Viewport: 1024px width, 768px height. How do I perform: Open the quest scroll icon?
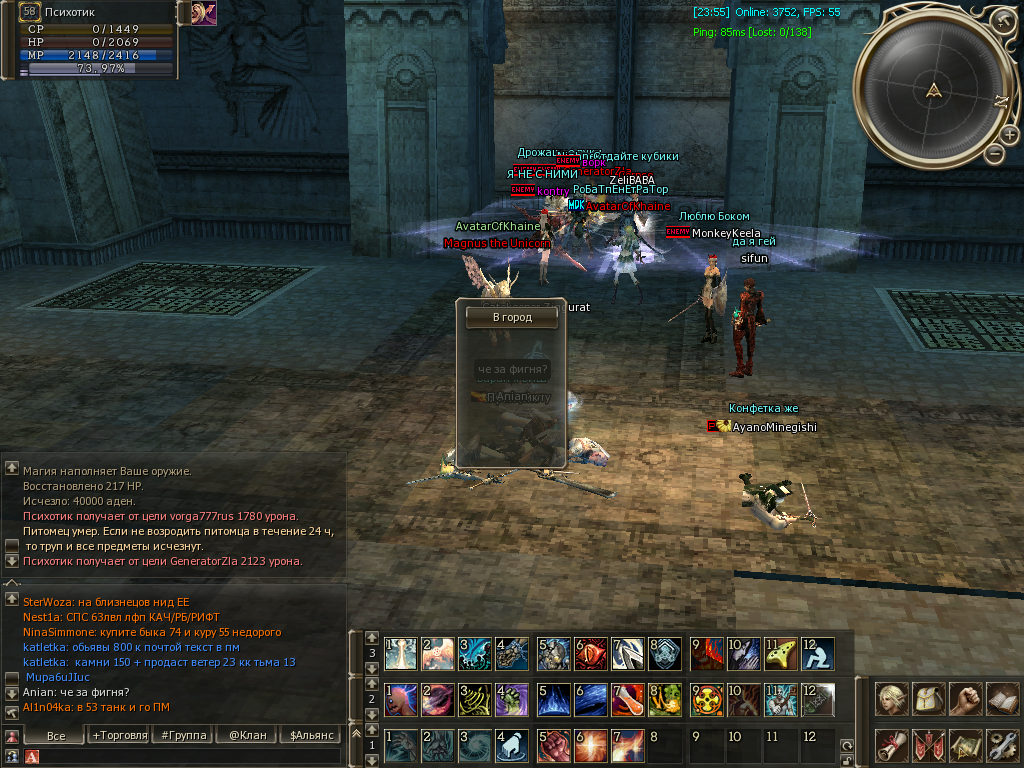[892, 745]
